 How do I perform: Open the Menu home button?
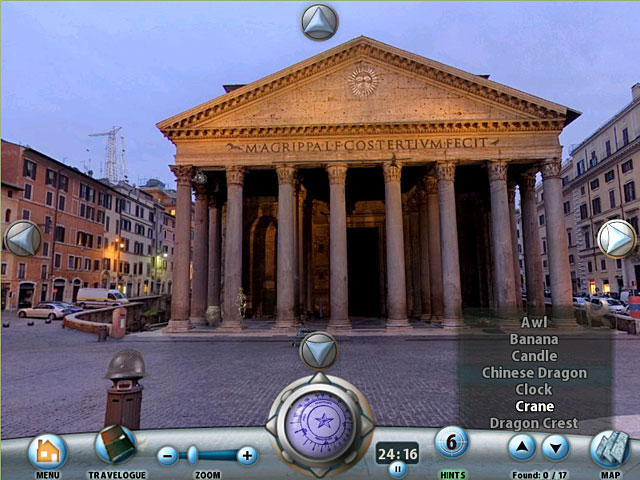pos(47,451)
